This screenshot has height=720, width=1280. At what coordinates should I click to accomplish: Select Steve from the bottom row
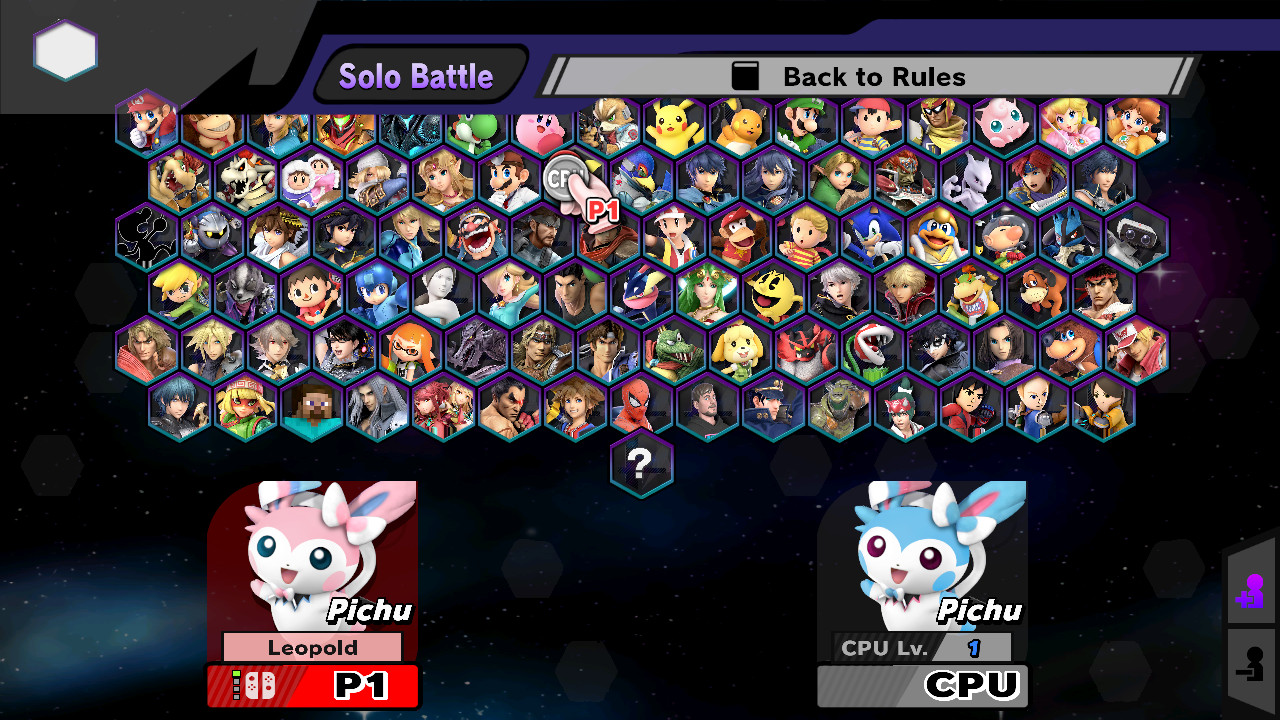click(x=311, y=405)
